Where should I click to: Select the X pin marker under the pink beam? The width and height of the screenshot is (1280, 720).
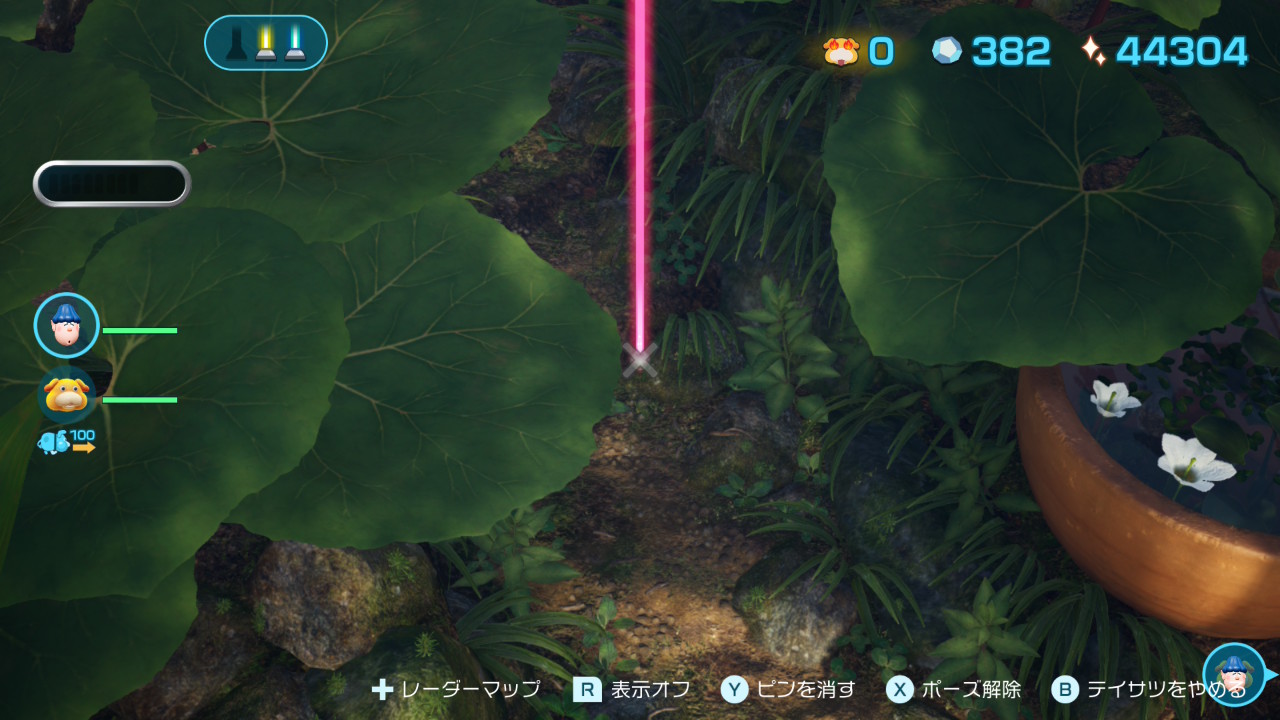(640, 360)
